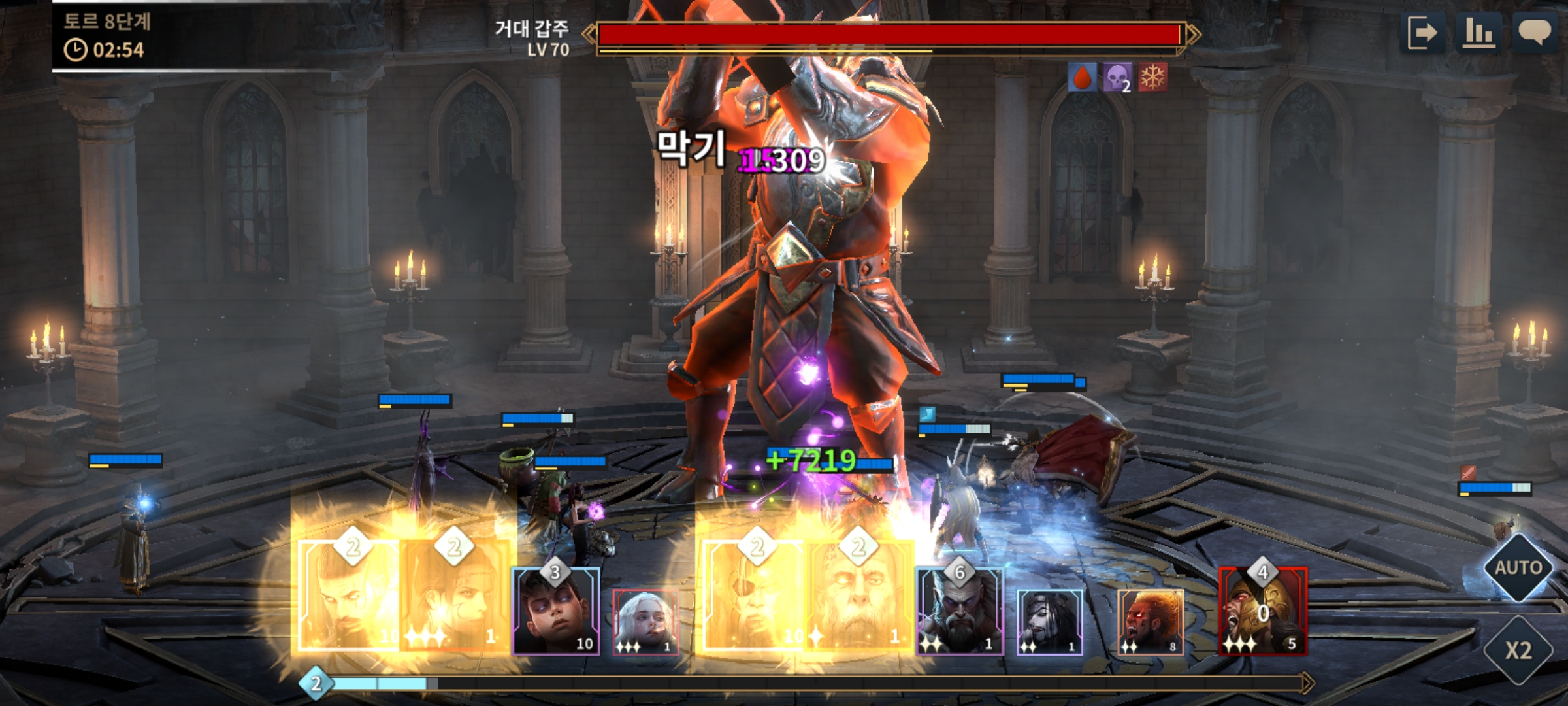Use the golden-helmet warrior card costing 4

[x=1263, y=612]
